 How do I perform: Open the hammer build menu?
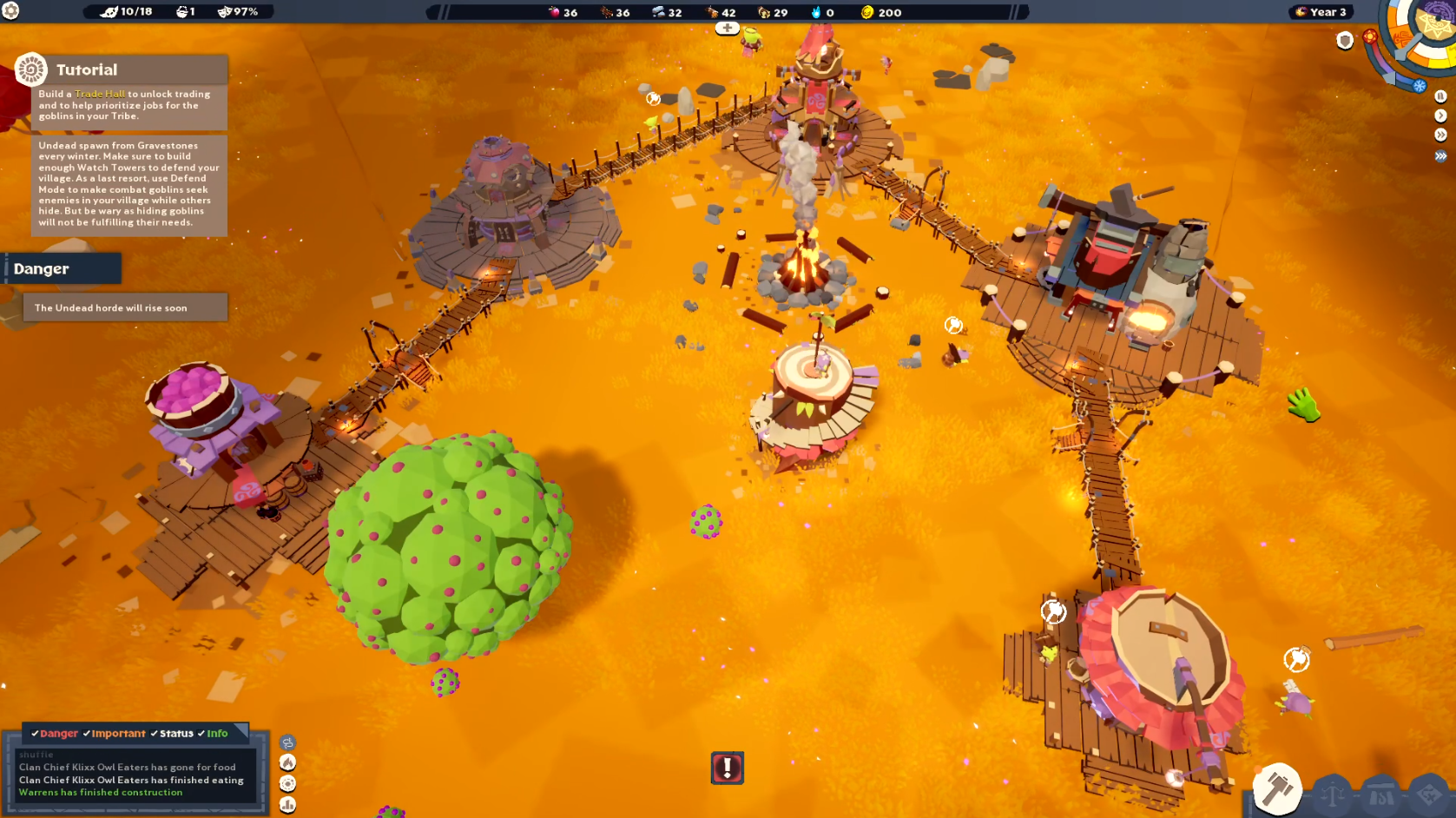tap(1276, 788)
